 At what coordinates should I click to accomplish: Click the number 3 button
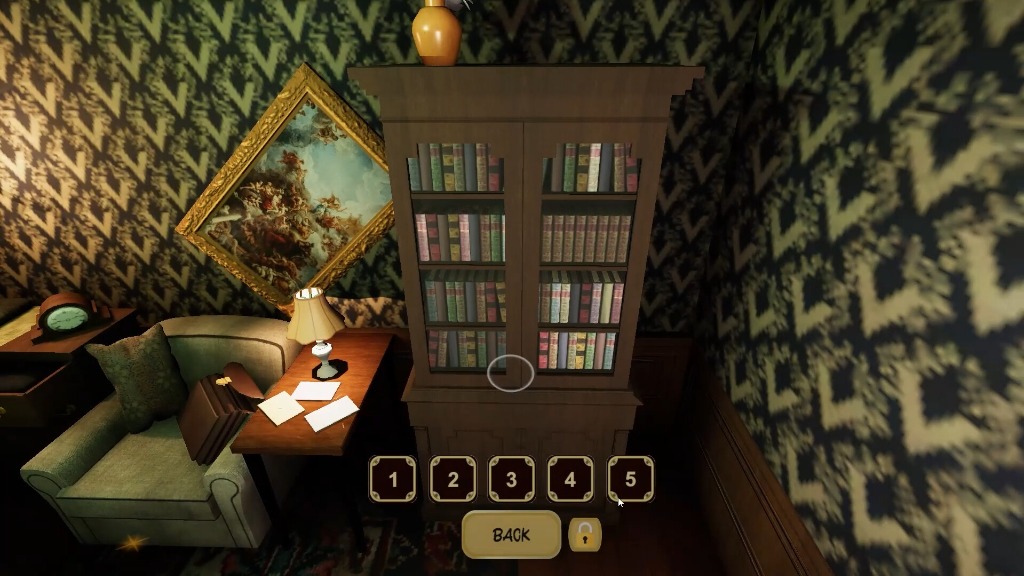point(511,479)
